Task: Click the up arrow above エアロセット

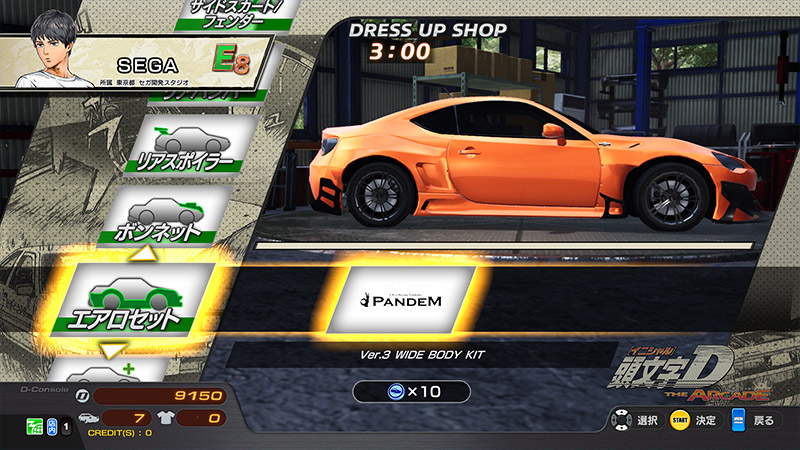Action: coord(145,256)
